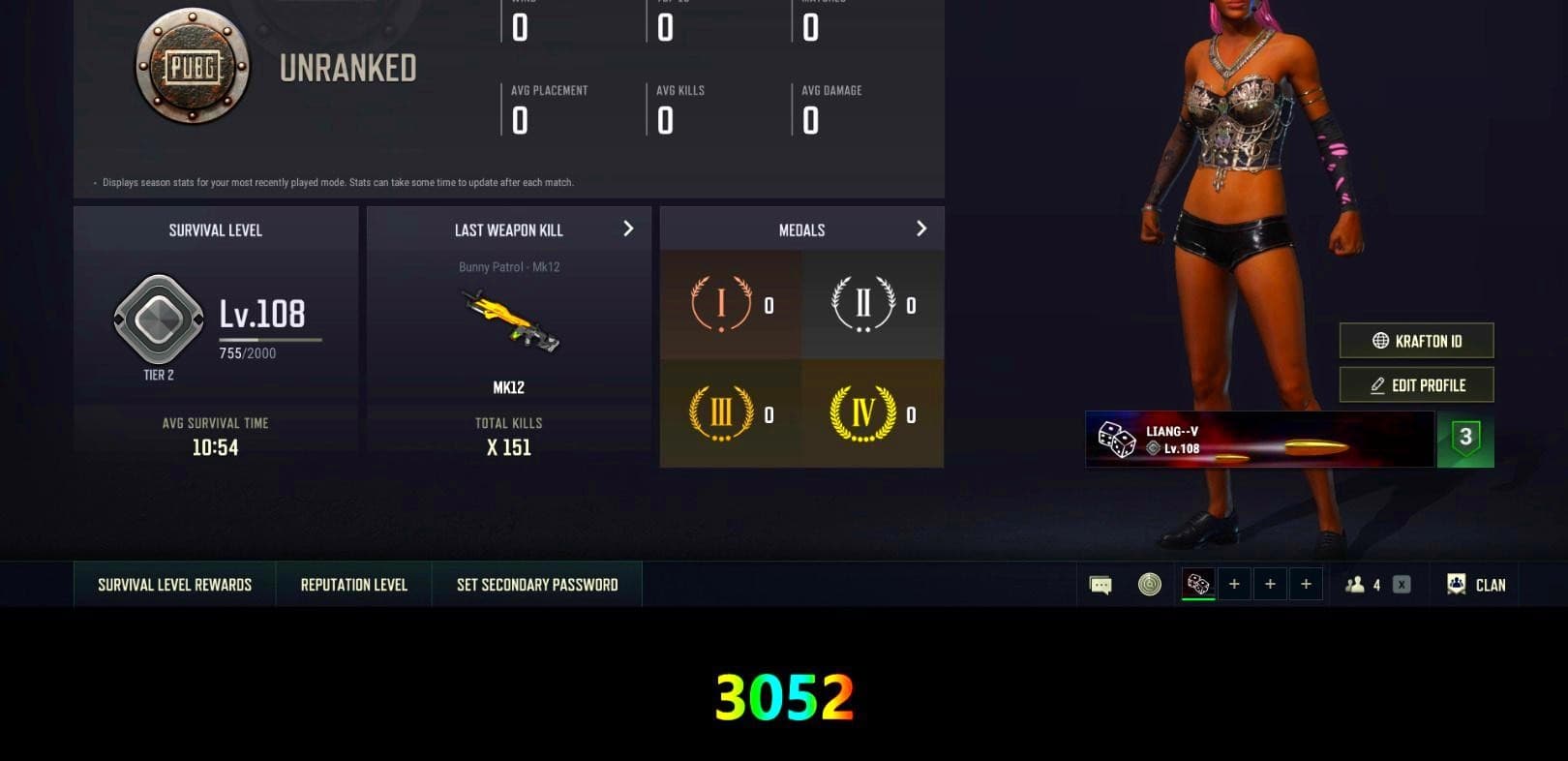Screen dimensions: 1568x761
Task: Expand the Last Weapon Kill details
Action: [x=628, y=228]
